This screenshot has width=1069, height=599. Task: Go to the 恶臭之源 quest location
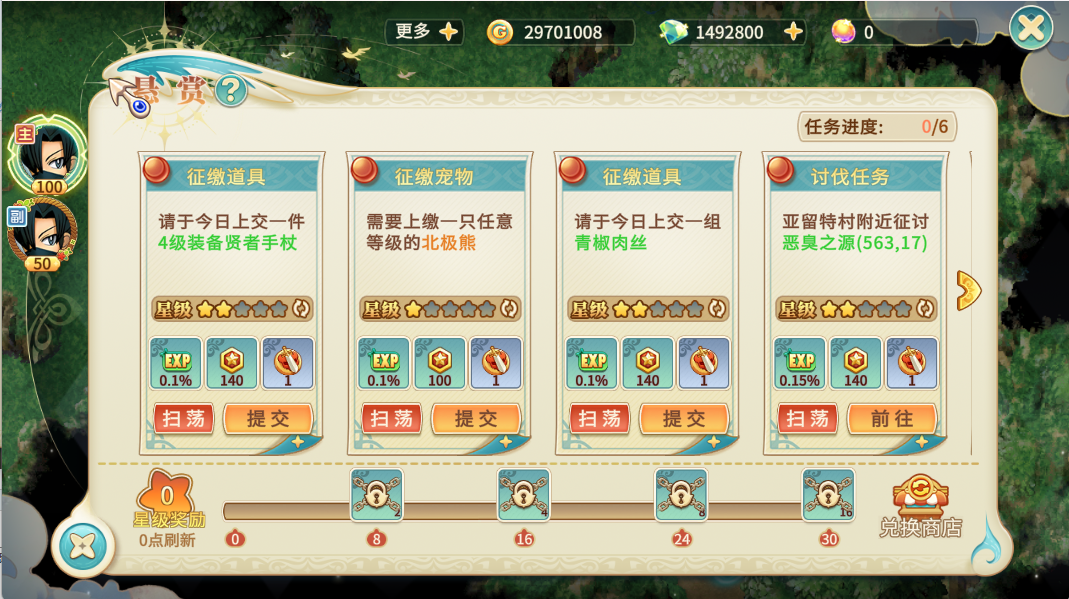tap(891, 419)
